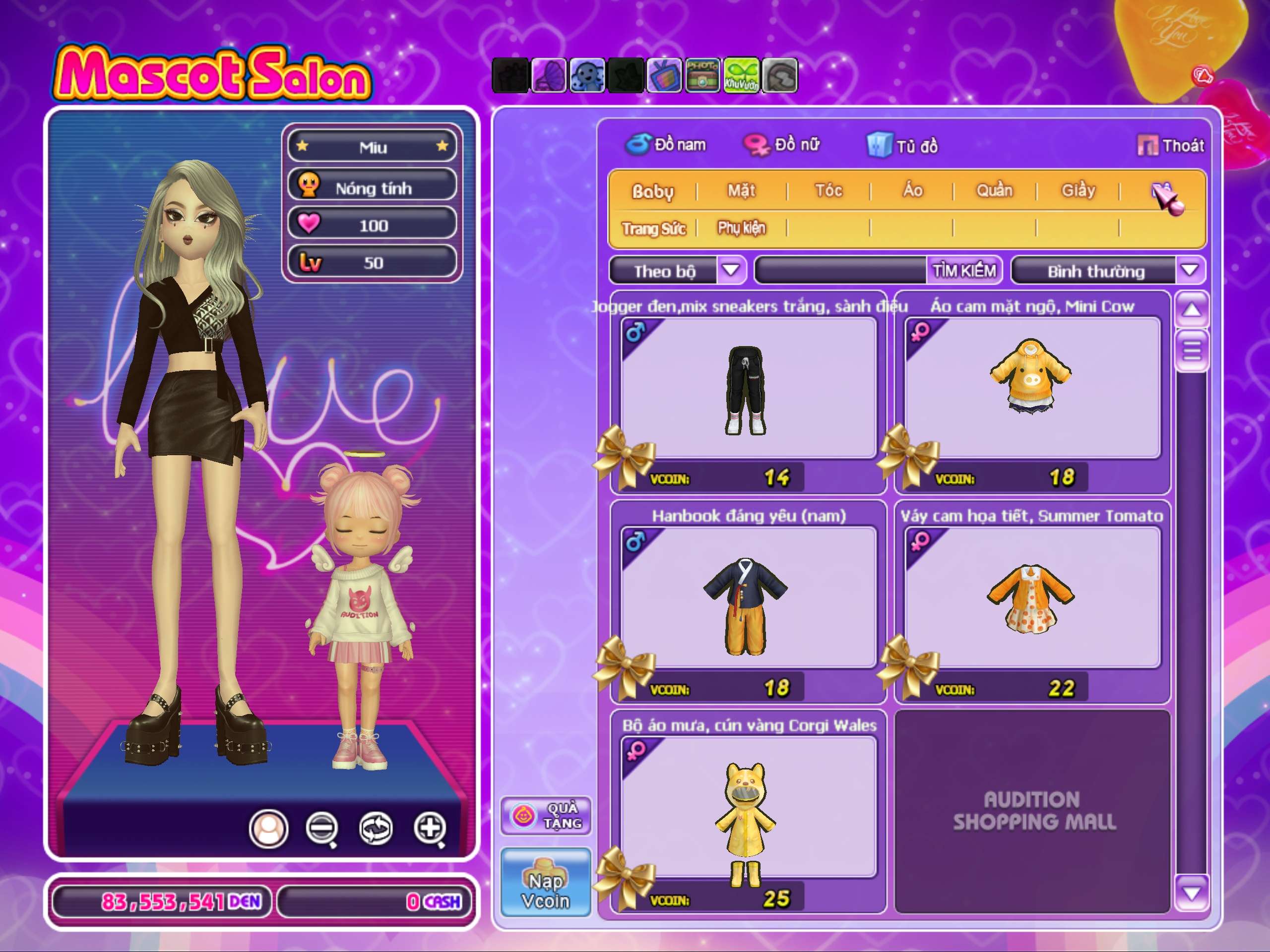Exit the salon with Thoát
The height and width of the screenshot is (952, 1270).
(1171, 146)
